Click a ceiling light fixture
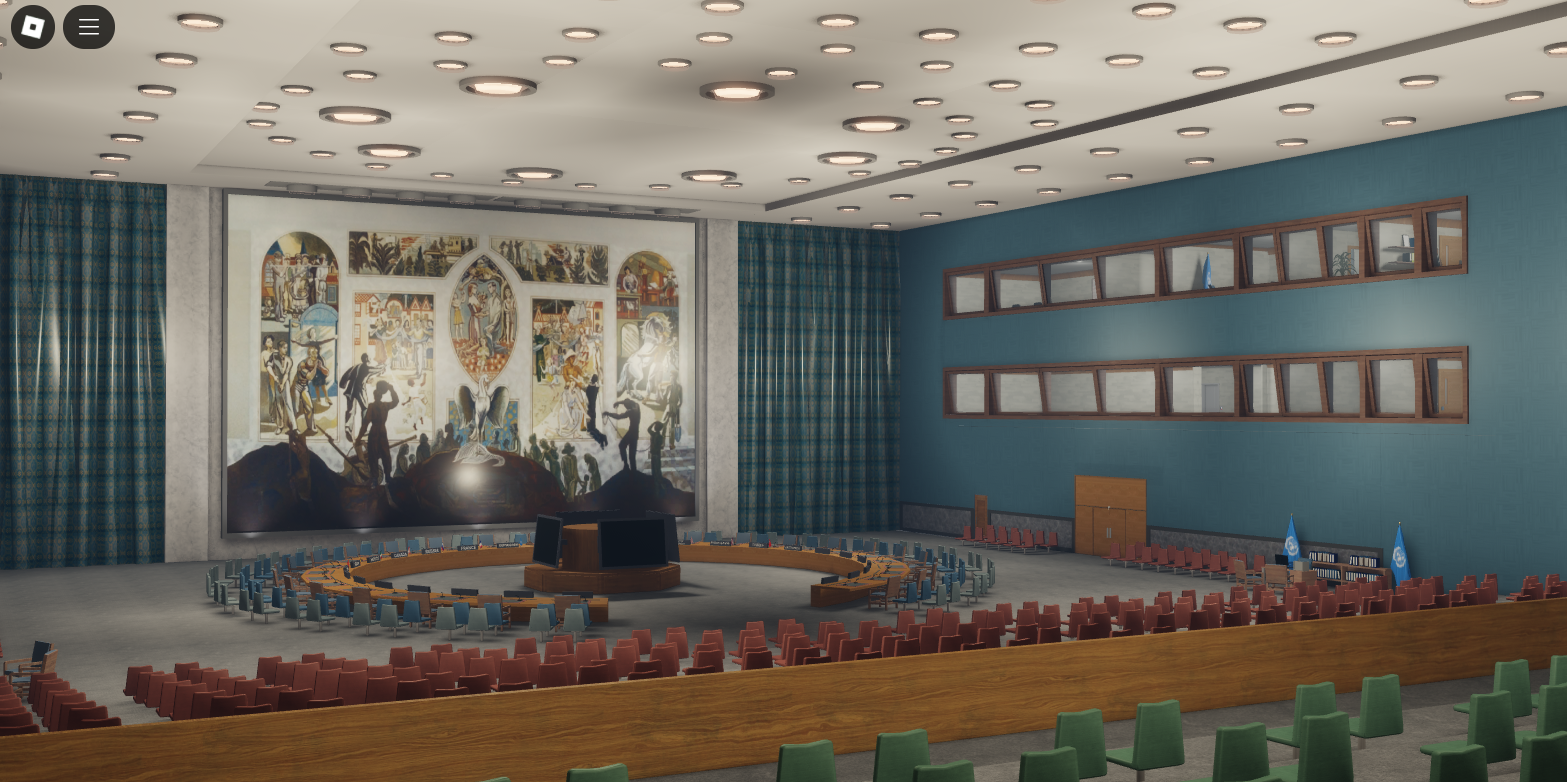Screen dimensions: 1567x782 [735, 90]
